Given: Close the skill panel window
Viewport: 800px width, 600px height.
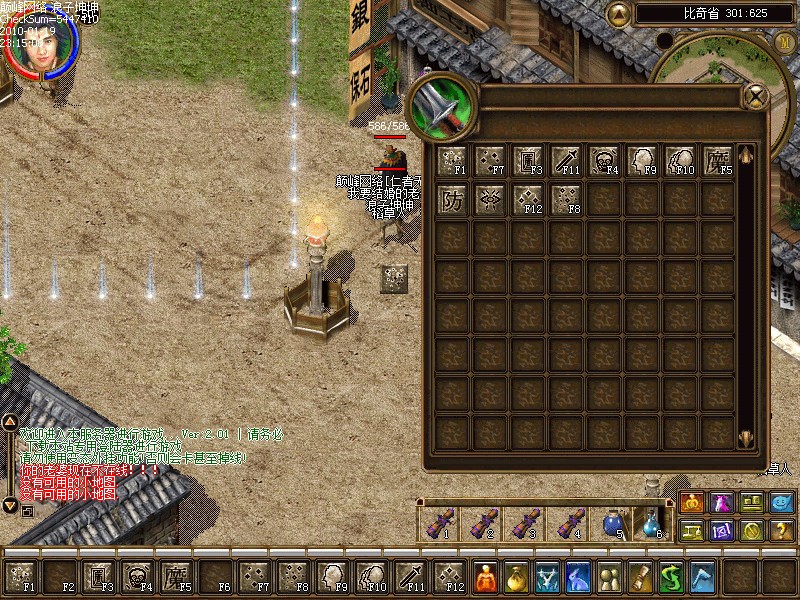Looking at the screenshot, I should [756, 96].
